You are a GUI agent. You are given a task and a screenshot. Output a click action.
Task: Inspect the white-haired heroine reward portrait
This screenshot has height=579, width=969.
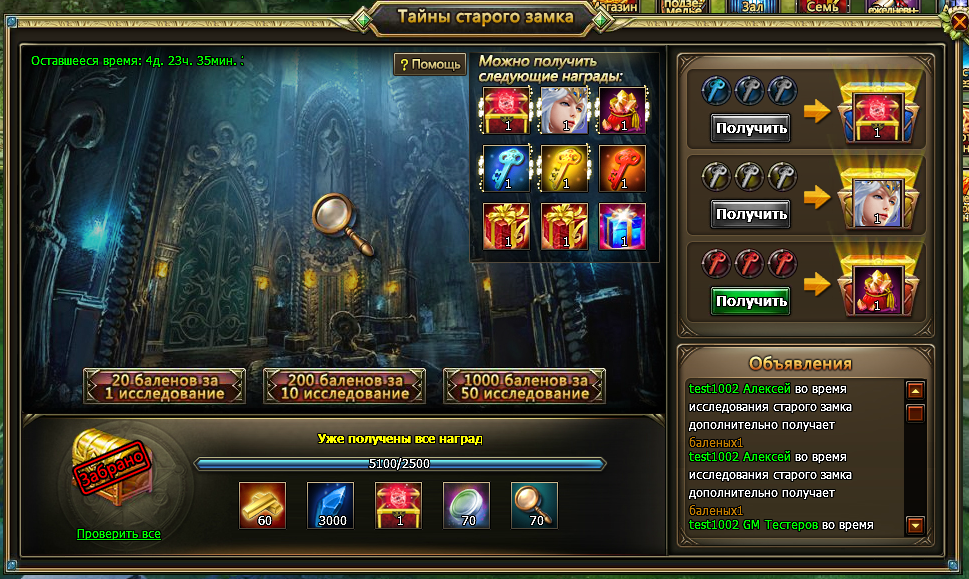(563, 110)
